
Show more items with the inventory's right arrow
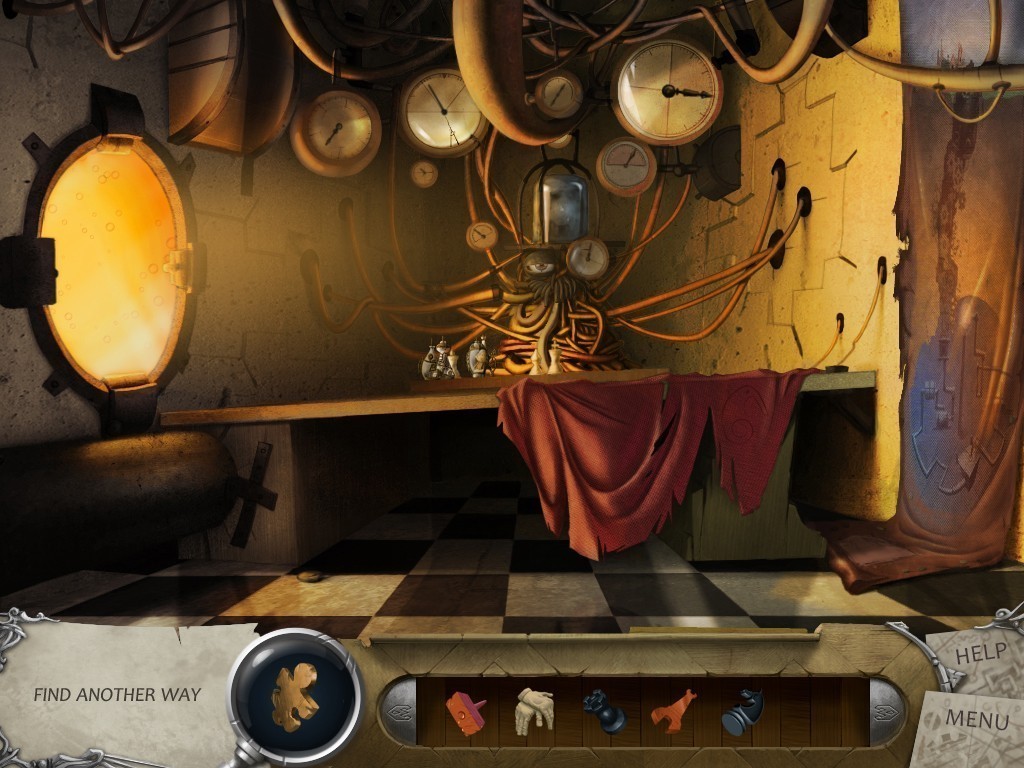(884, 711)
